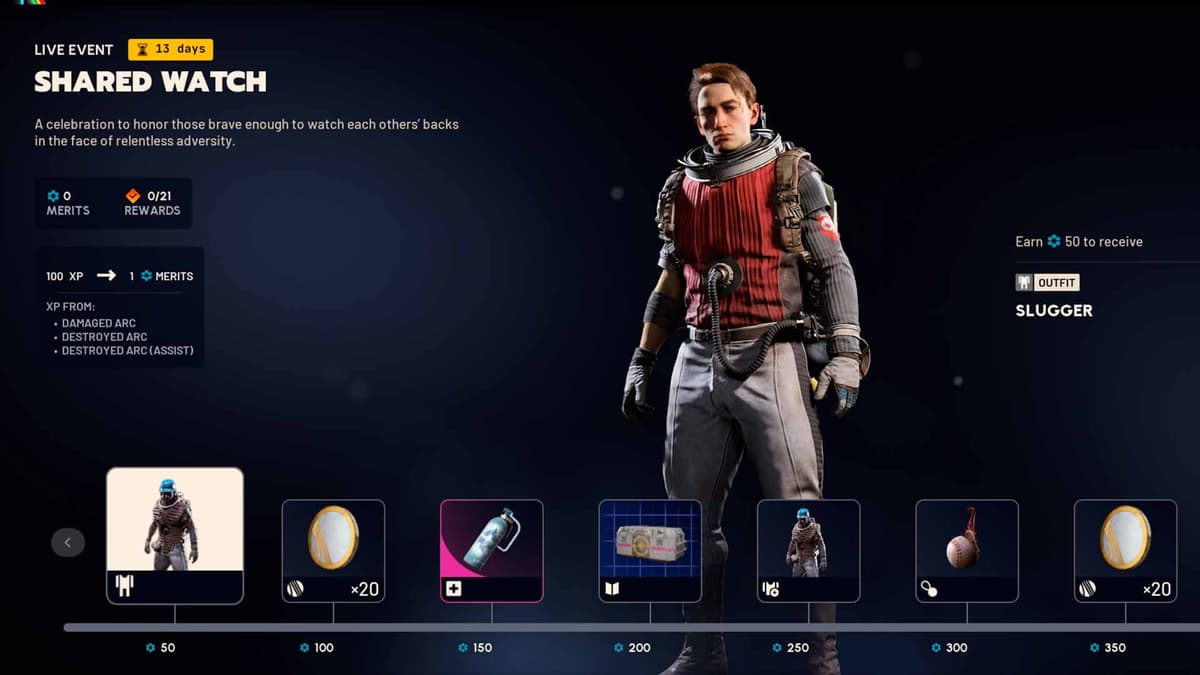Viewport: 1200px width, 675px height.
Task: Choose the pink-framed canister reward tile
Action: (x=492, y=550)
